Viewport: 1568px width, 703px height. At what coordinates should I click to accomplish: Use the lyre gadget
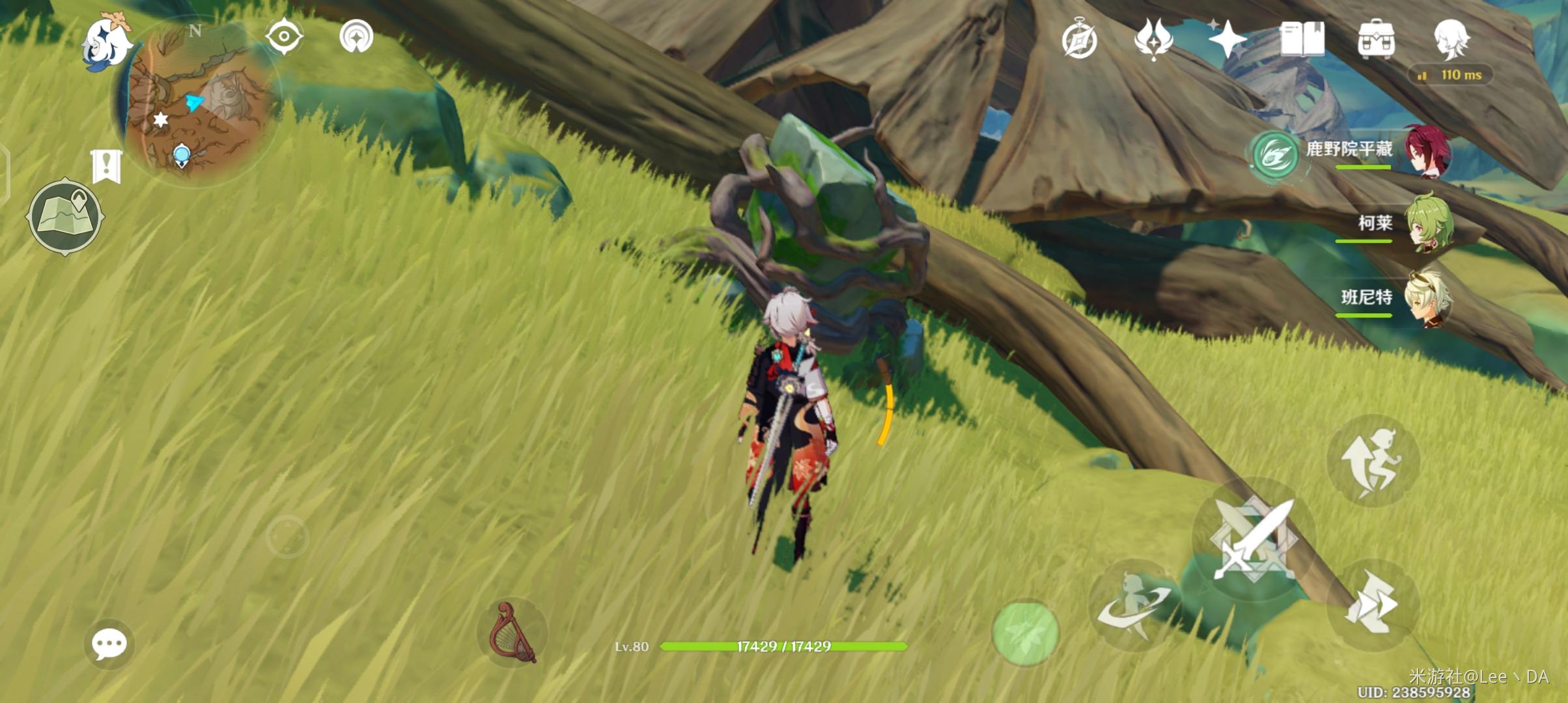coord(513,633)
